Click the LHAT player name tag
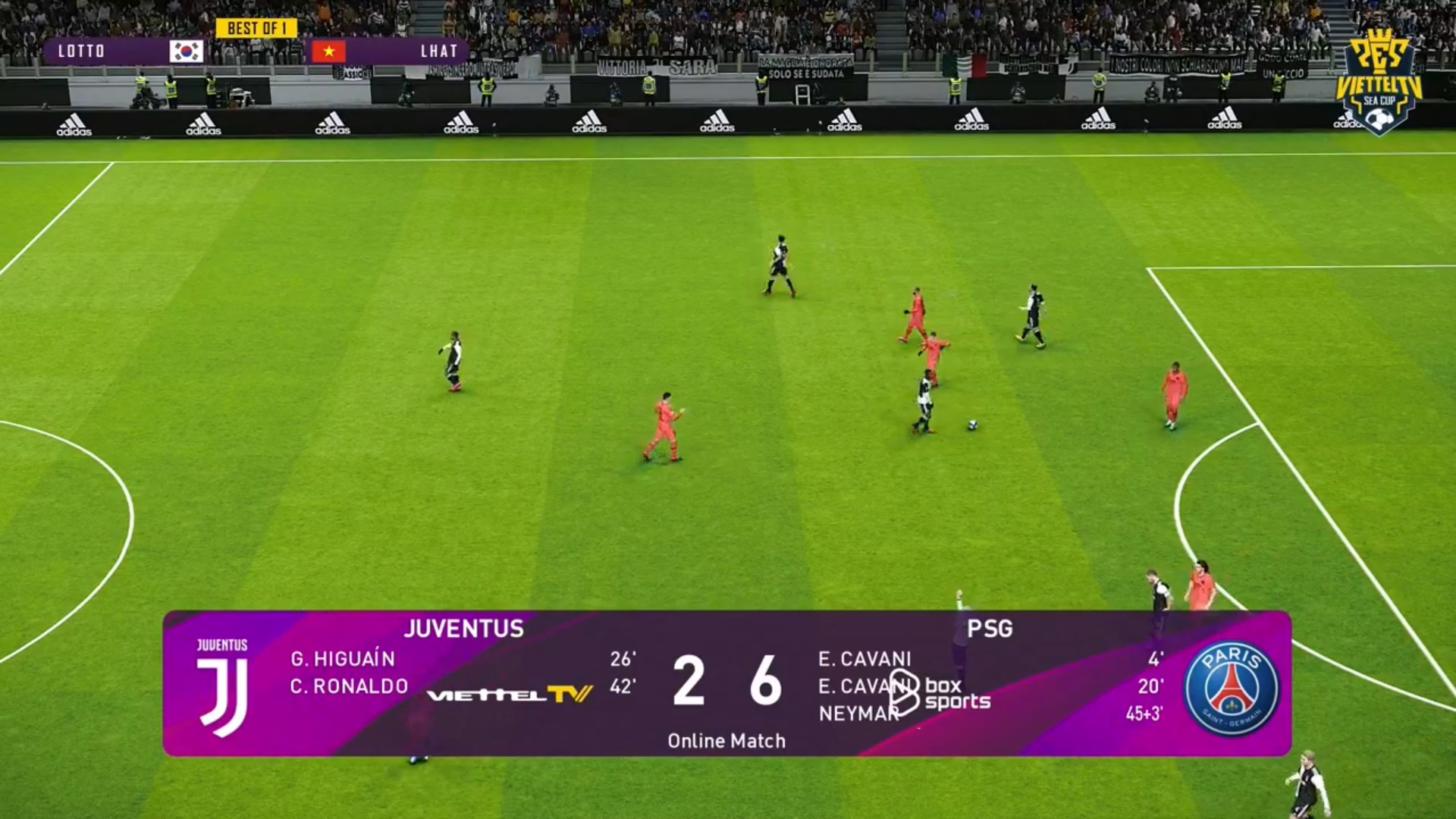Viewport: 1456px width, 819px height. coord(438,52)
